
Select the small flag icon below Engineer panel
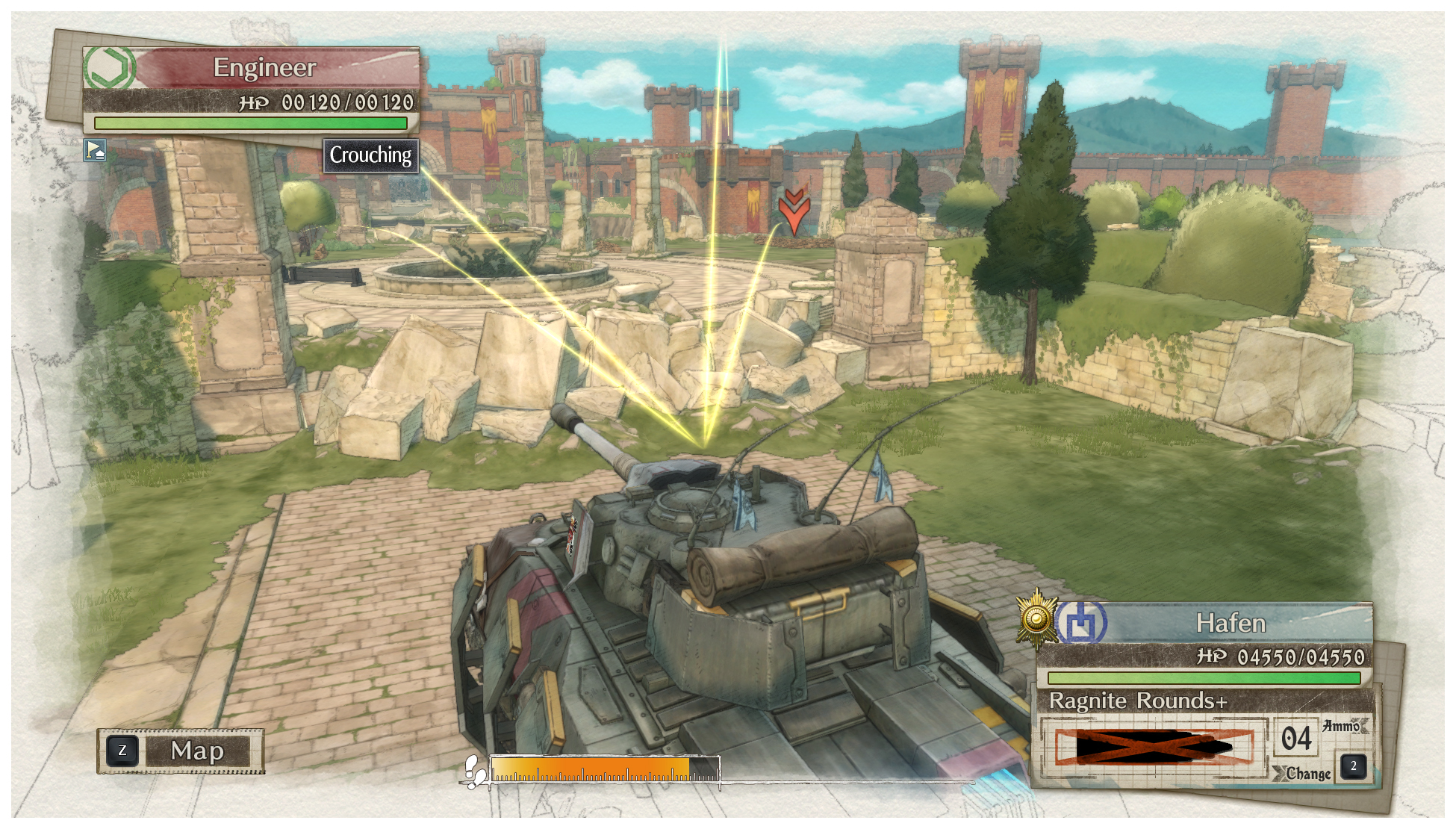coord(95,150)
